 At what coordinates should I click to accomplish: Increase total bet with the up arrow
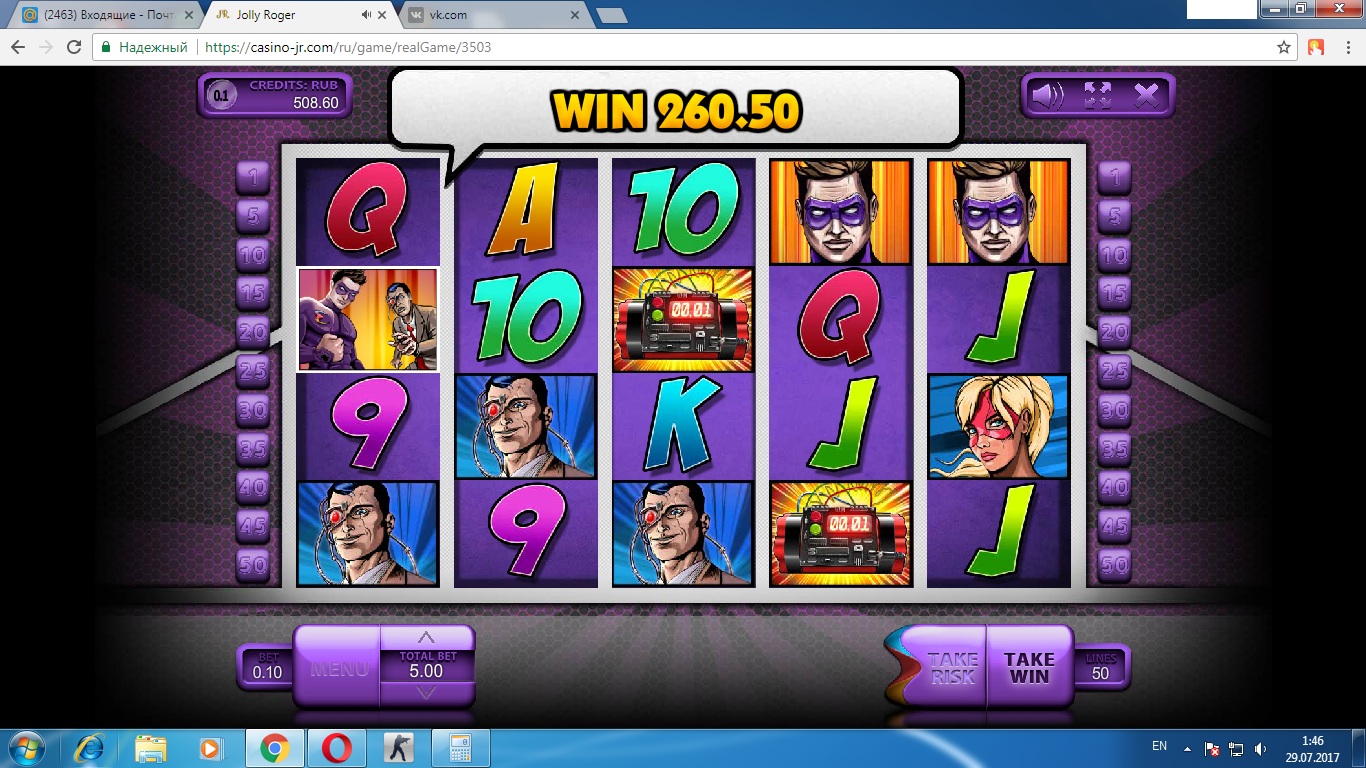tap(426, 638)
